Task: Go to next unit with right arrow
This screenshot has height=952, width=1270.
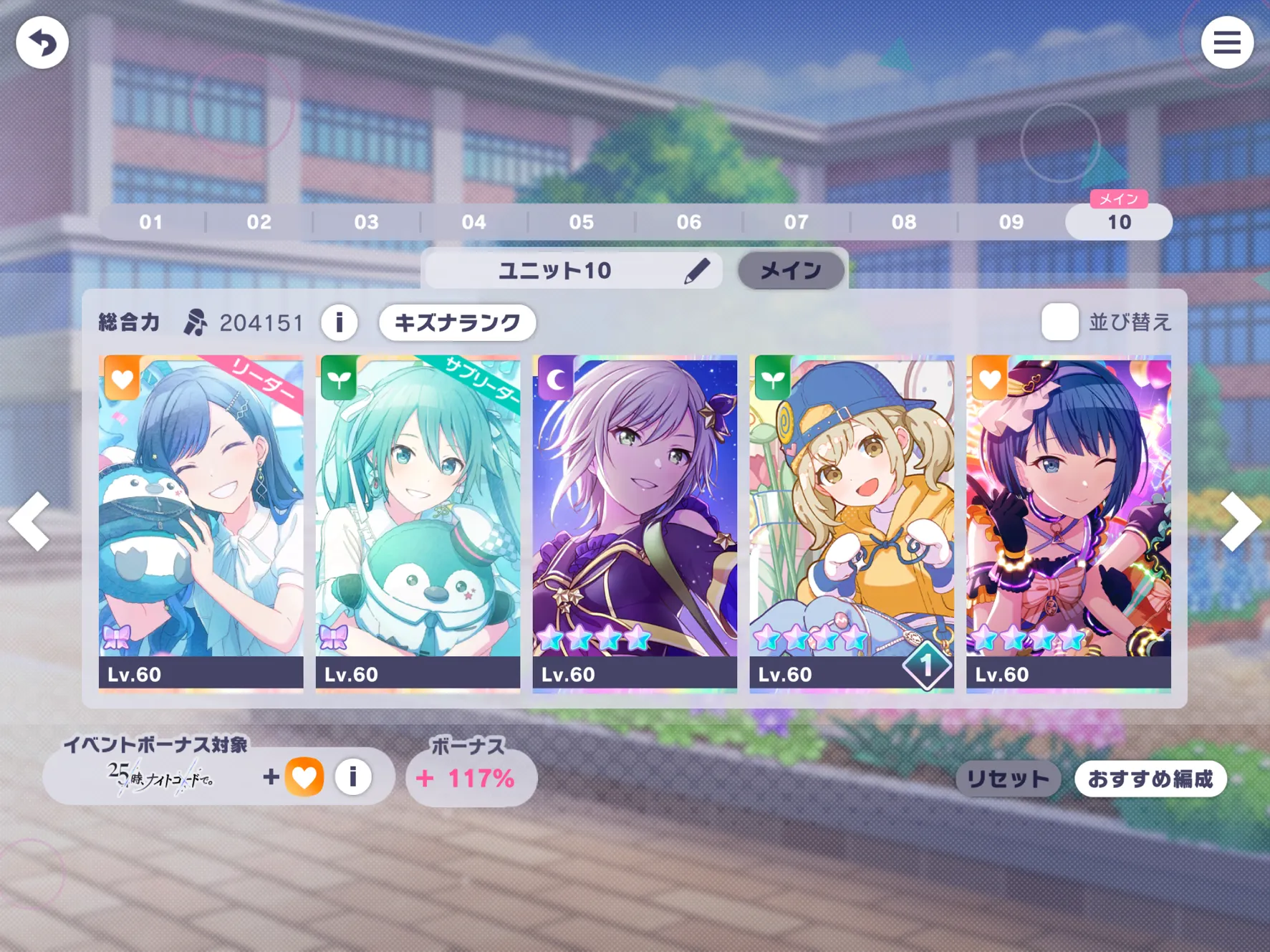Action: click(1240, 521)
